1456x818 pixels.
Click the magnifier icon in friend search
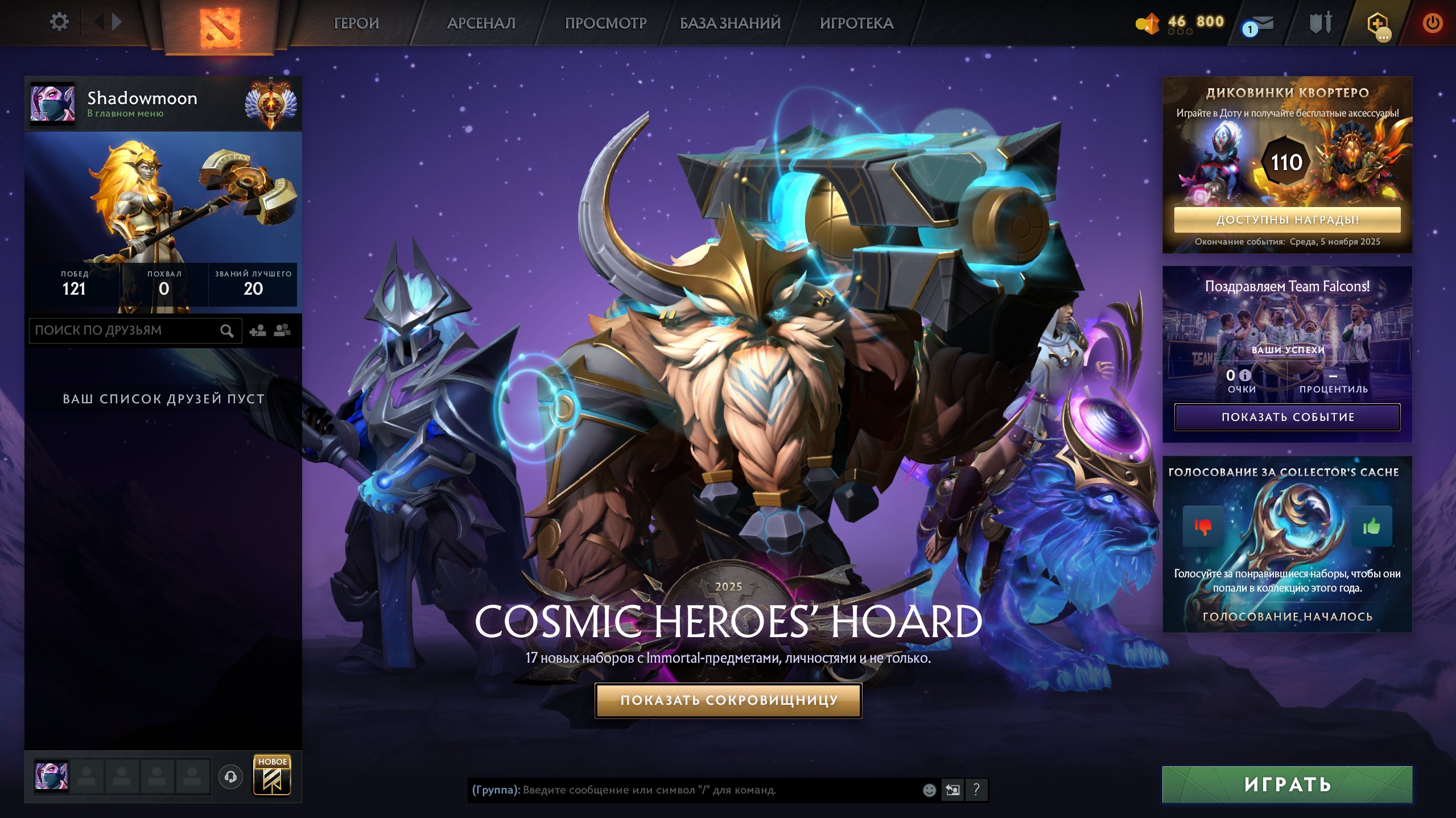pyautogui.click(x=228, y=330)
